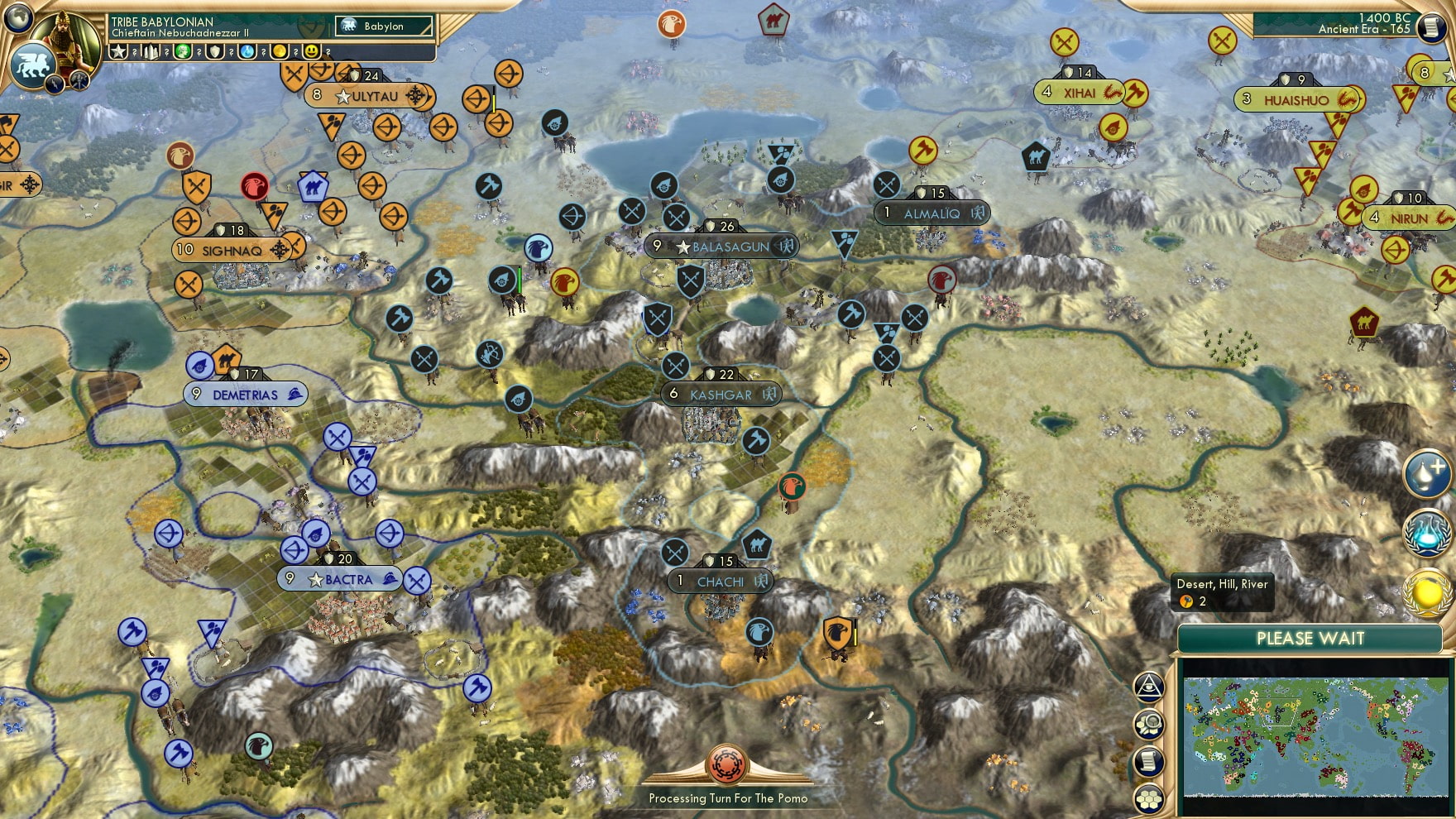Screen dimensions: 1456x819
Task: Select the Bactra city banner
Action: pyautogui.click(x=339, y=579)
